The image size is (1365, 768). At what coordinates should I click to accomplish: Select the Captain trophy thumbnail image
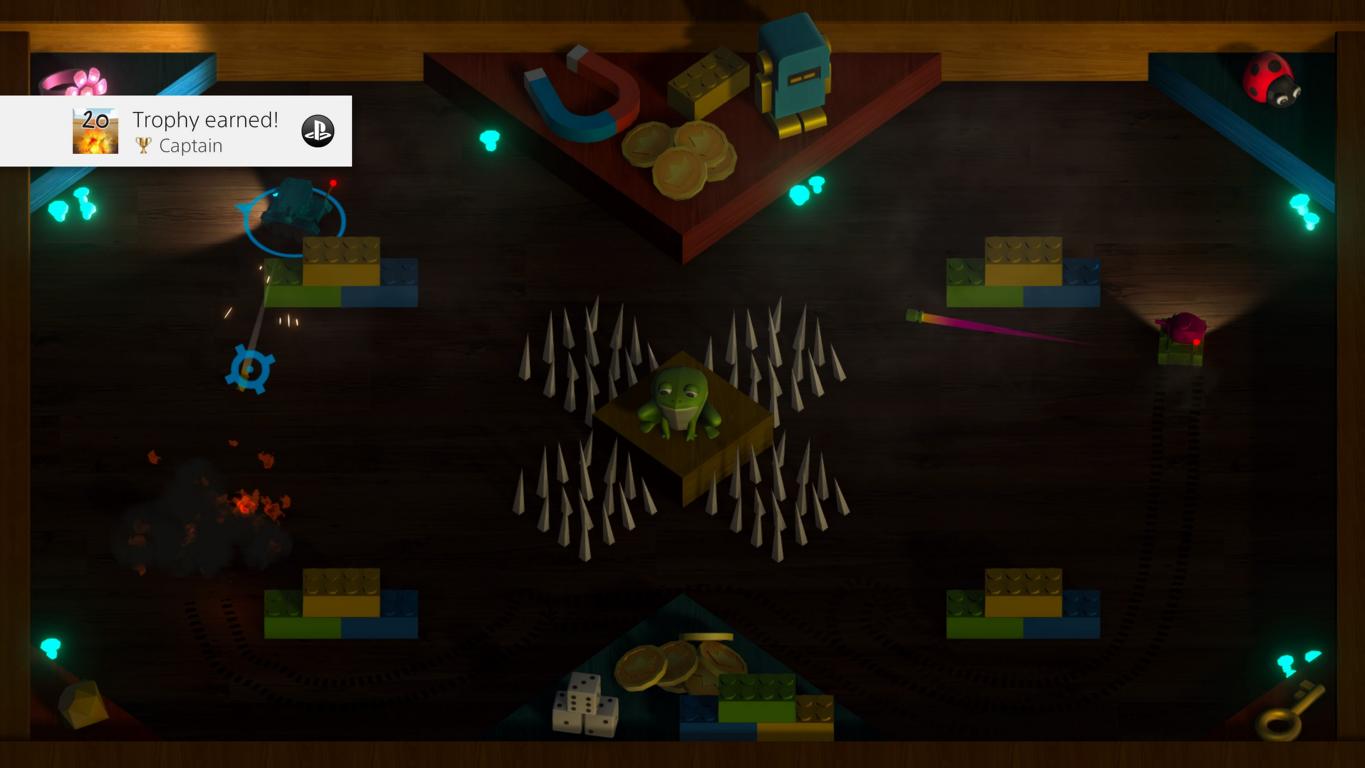click(x=95, y=131)
